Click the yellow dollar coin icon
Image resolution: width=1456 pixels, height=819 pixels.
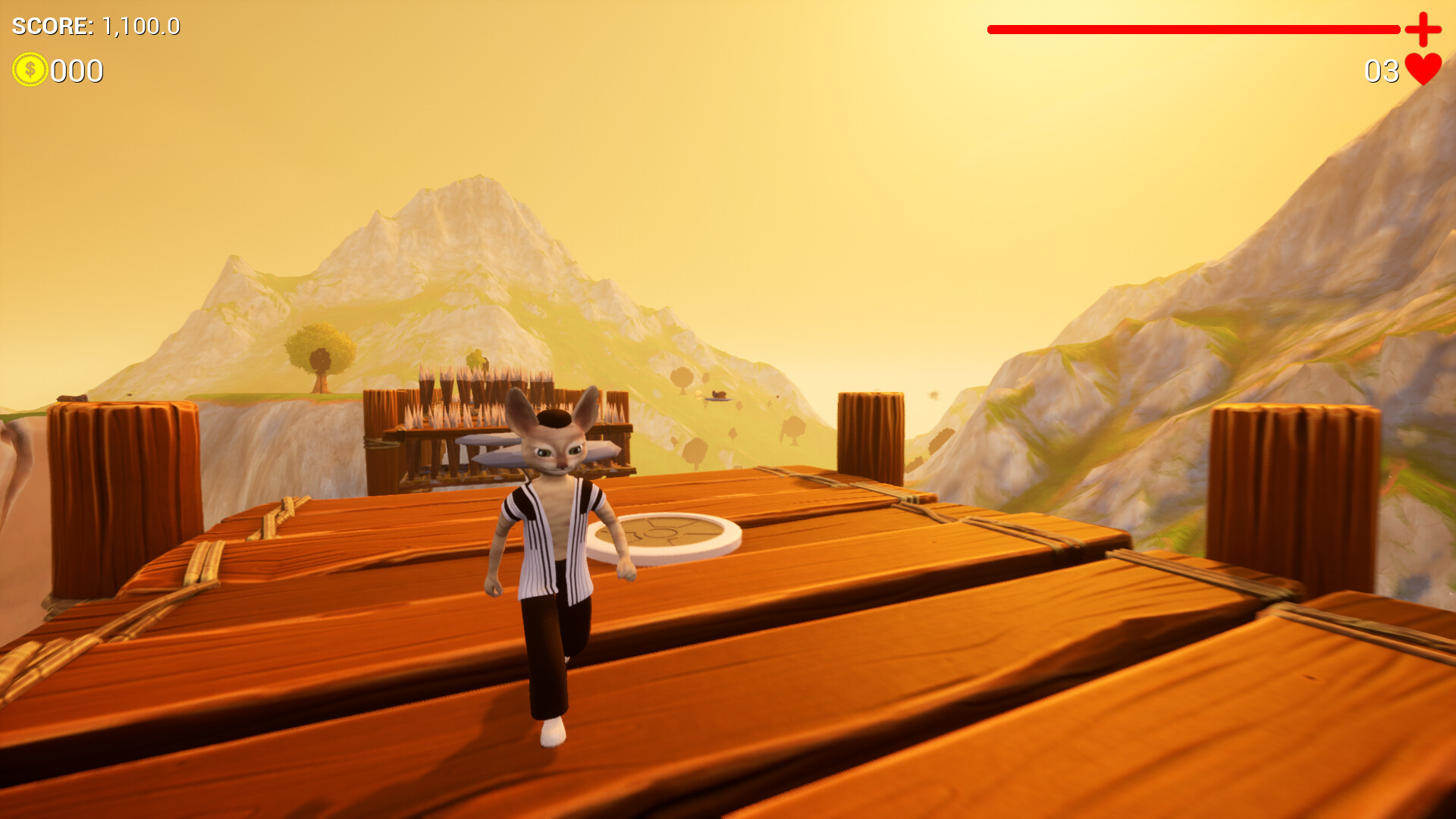click(x=30, y=71)
